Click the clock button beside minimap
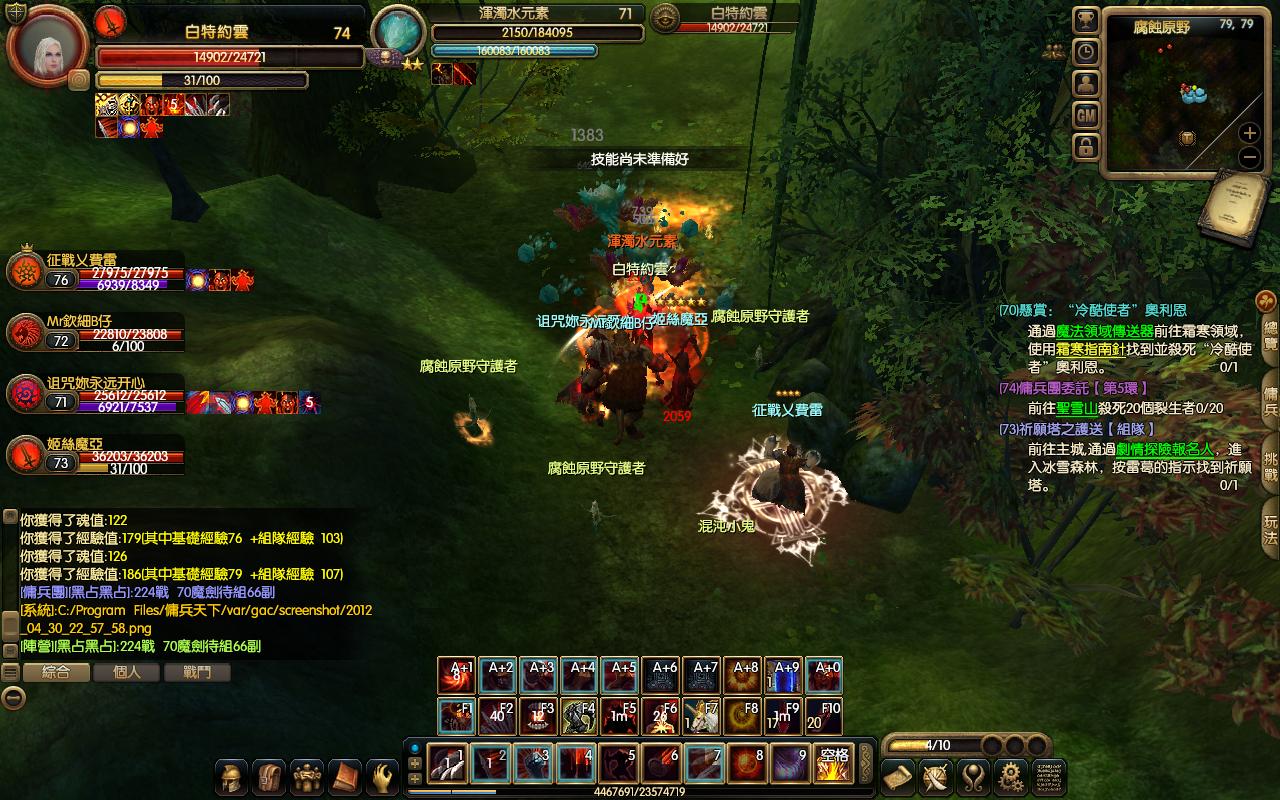The height and width of the screenshot is (800, 1280). pos(1086,52)
